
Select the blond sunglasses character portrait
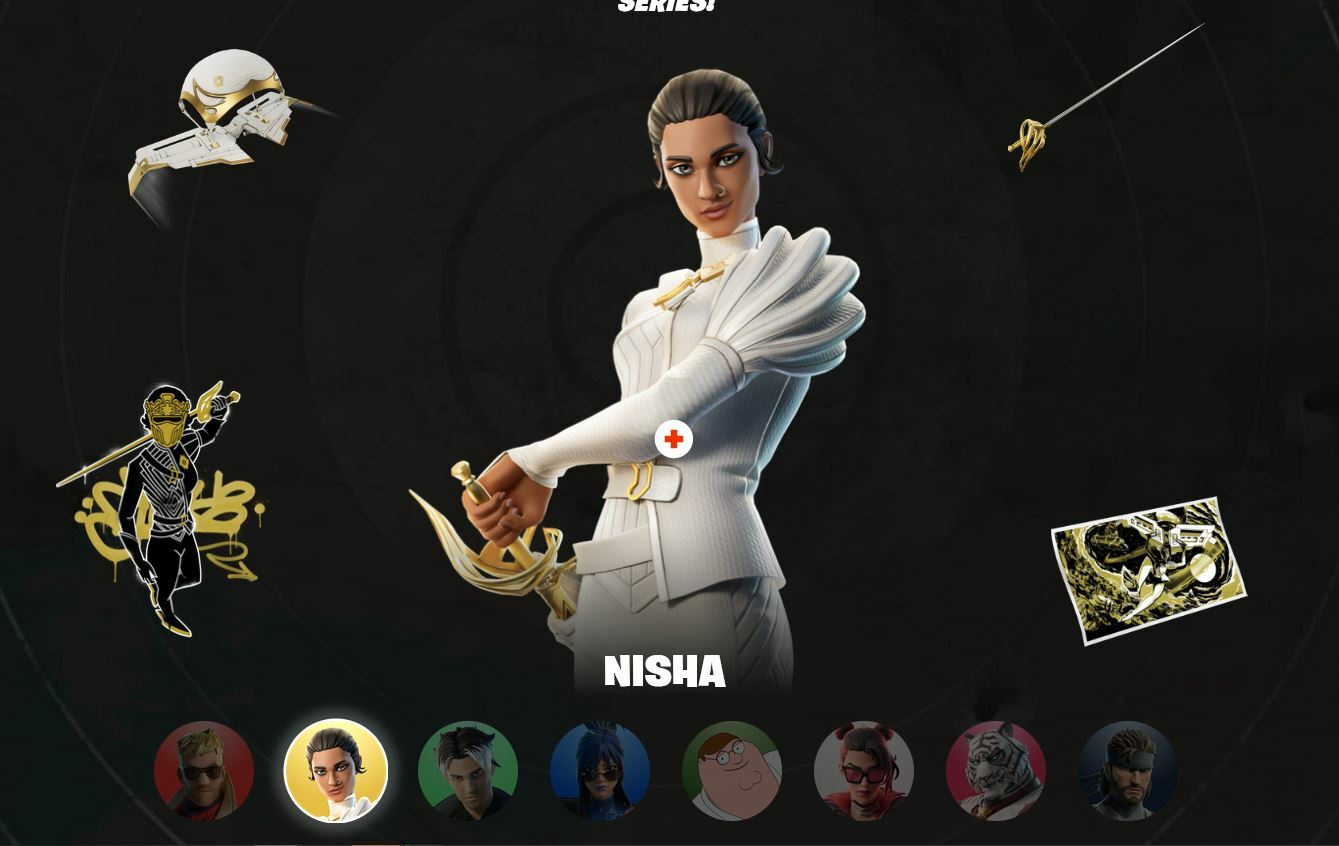(x=204, y=771)
